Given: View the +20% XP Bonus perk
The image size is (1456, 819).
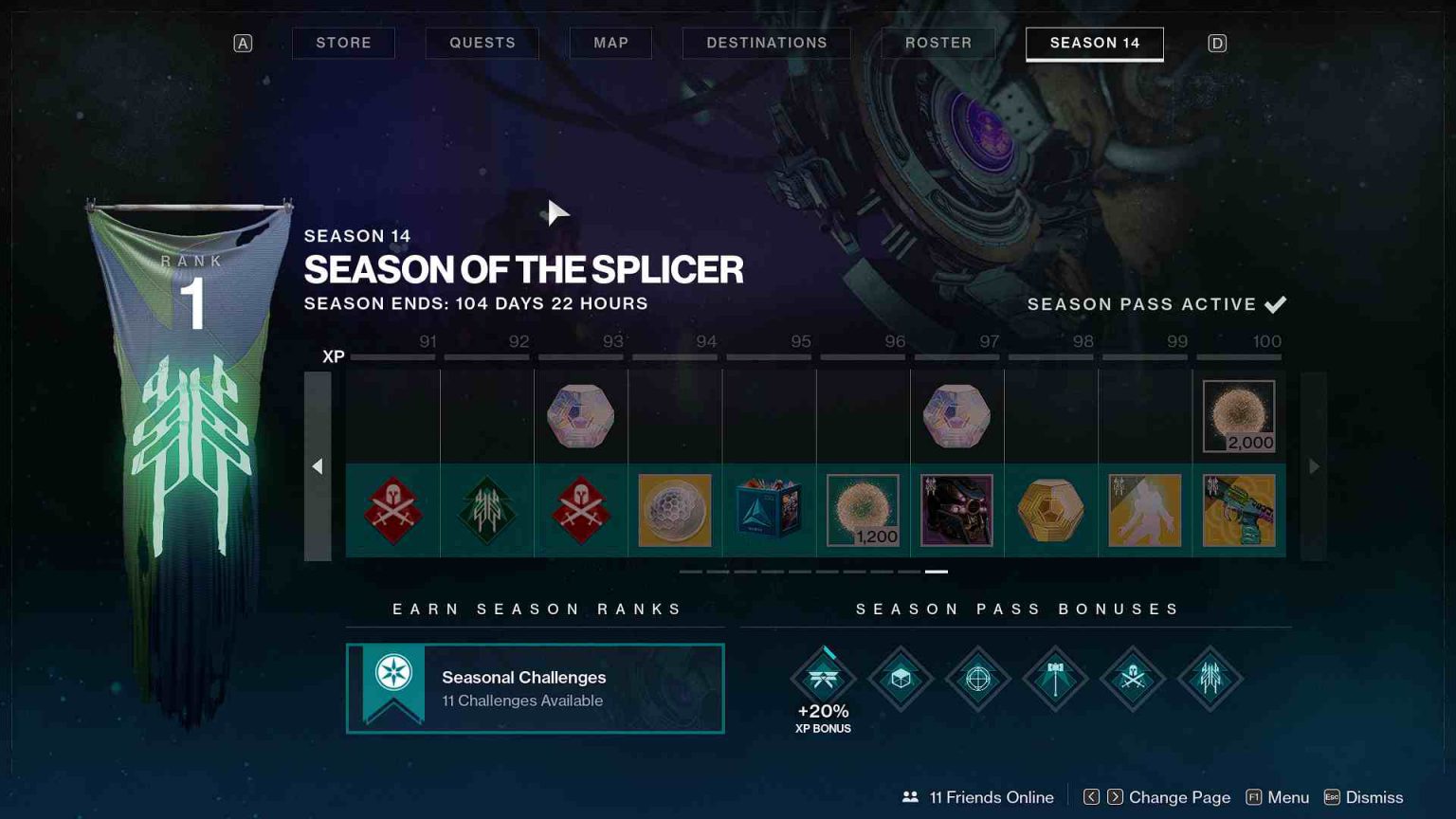Looking at the screenshot, I should click(x=823, y=679).
